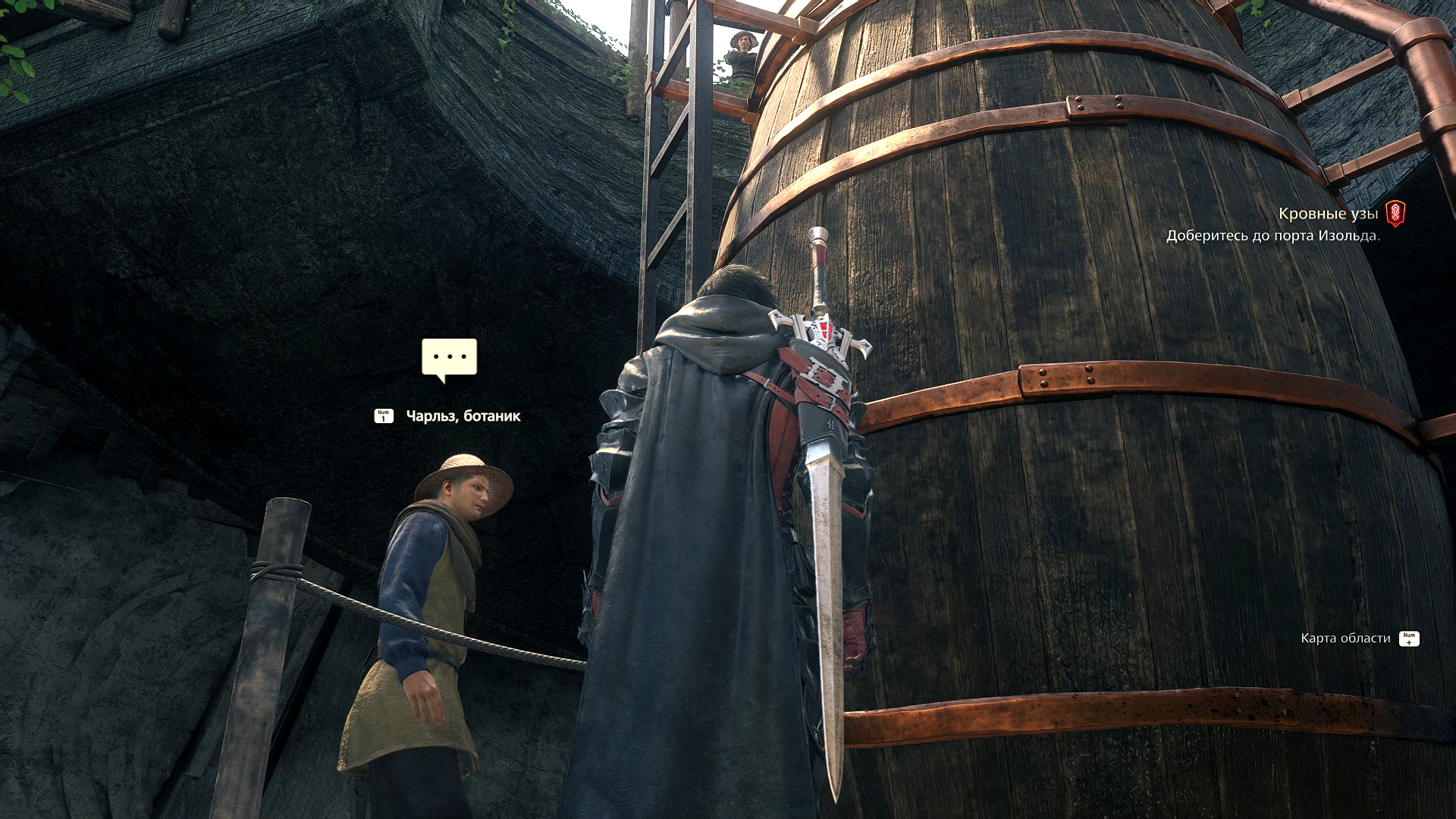Select the Чарльз, ботаник name prompt
This screenshot has height=819, width=1456.
(463, 416)
